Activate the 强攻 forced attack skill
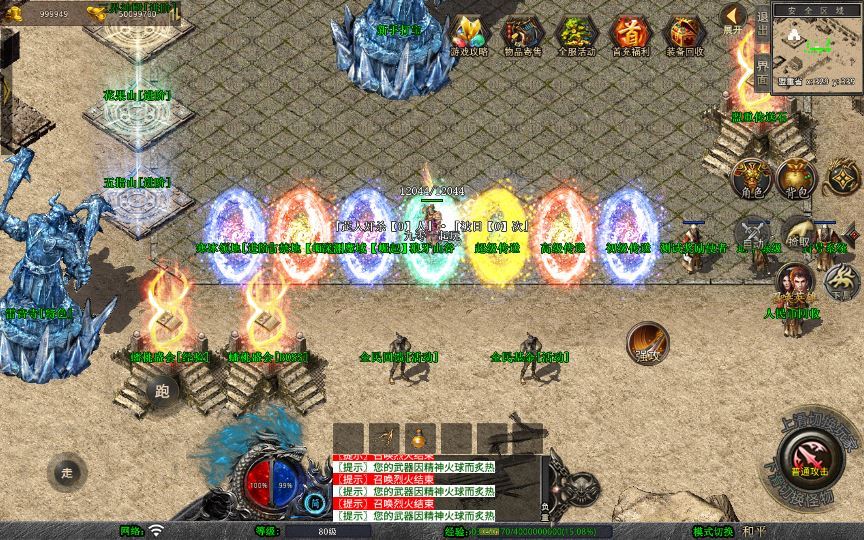The image size is (864, 540). 647,342
